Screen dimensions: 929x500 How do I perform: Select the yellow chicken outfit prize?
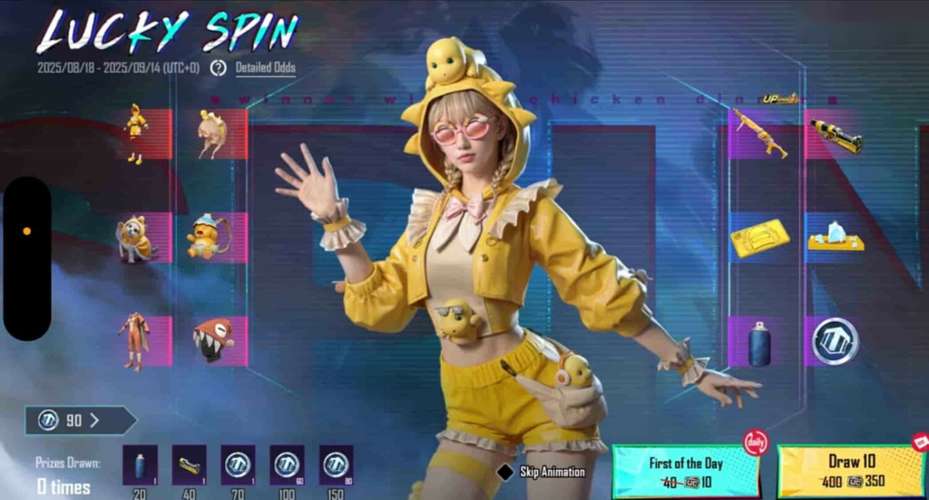click(135, 133)
